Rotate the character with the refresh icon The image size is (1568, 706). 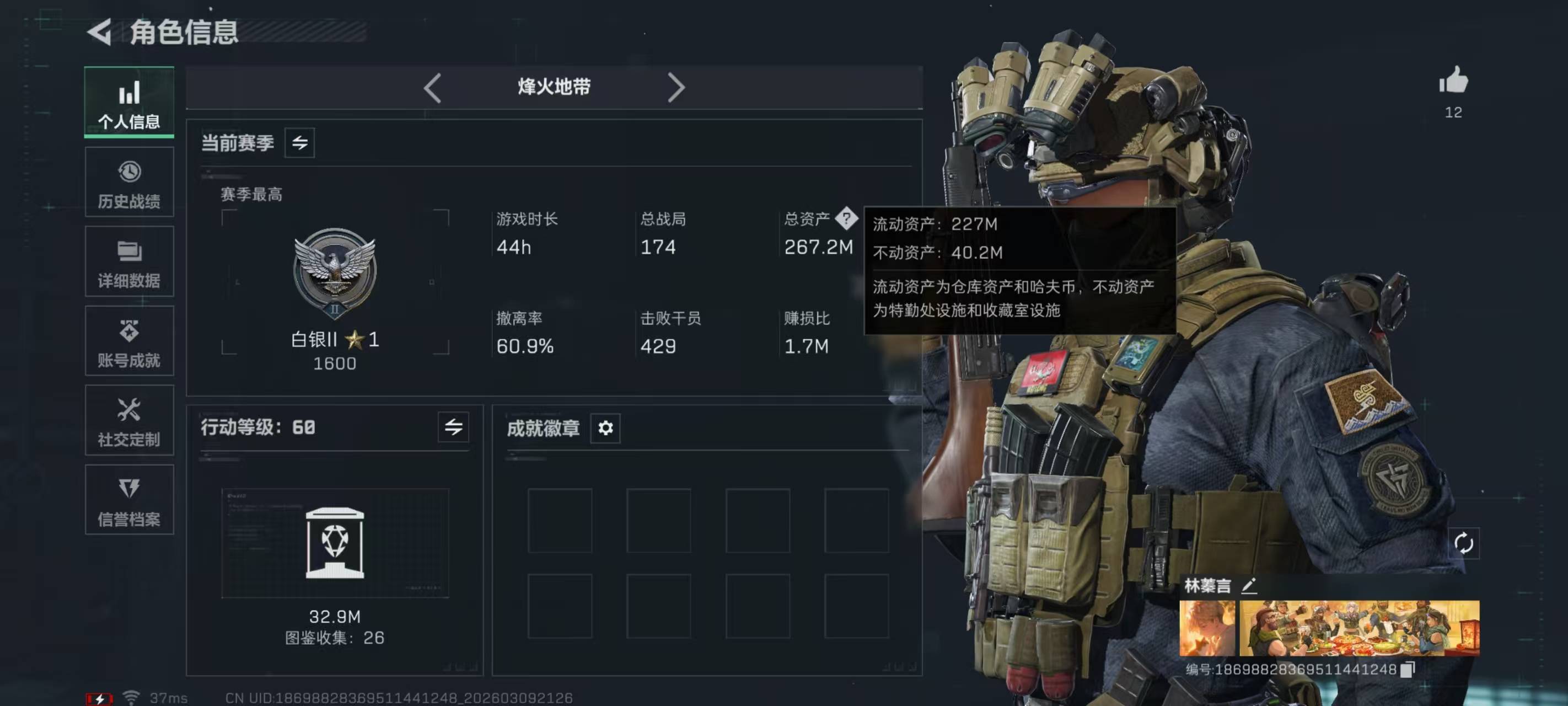point(1463,543)
